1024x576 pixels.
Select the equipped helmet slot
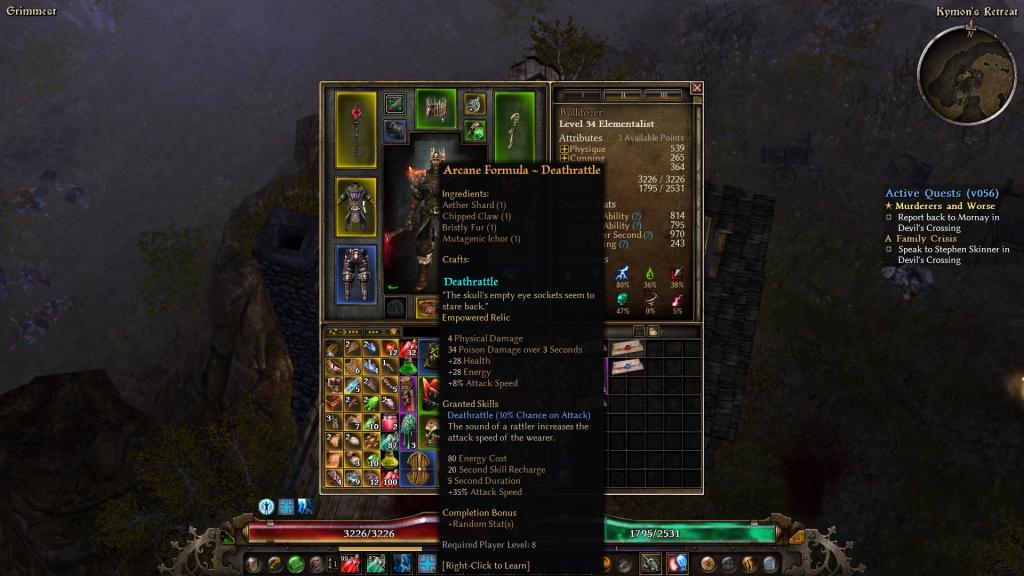tap(435, 109)
